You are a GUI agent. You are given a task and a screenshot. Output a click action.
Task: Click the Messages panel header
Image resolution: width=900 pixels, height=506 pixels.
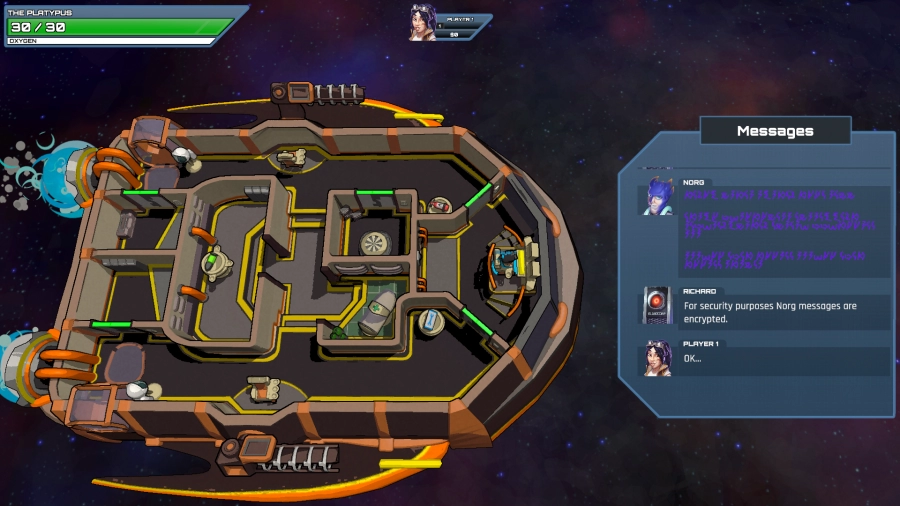click(775, 131)
